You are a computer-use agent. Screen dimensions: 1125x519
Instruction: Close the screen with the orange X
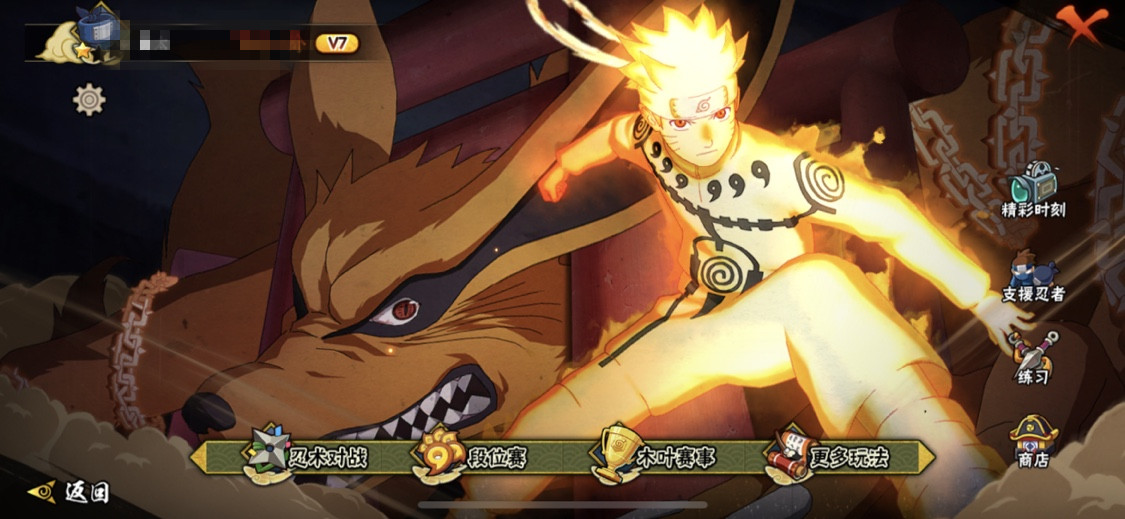1087,23
